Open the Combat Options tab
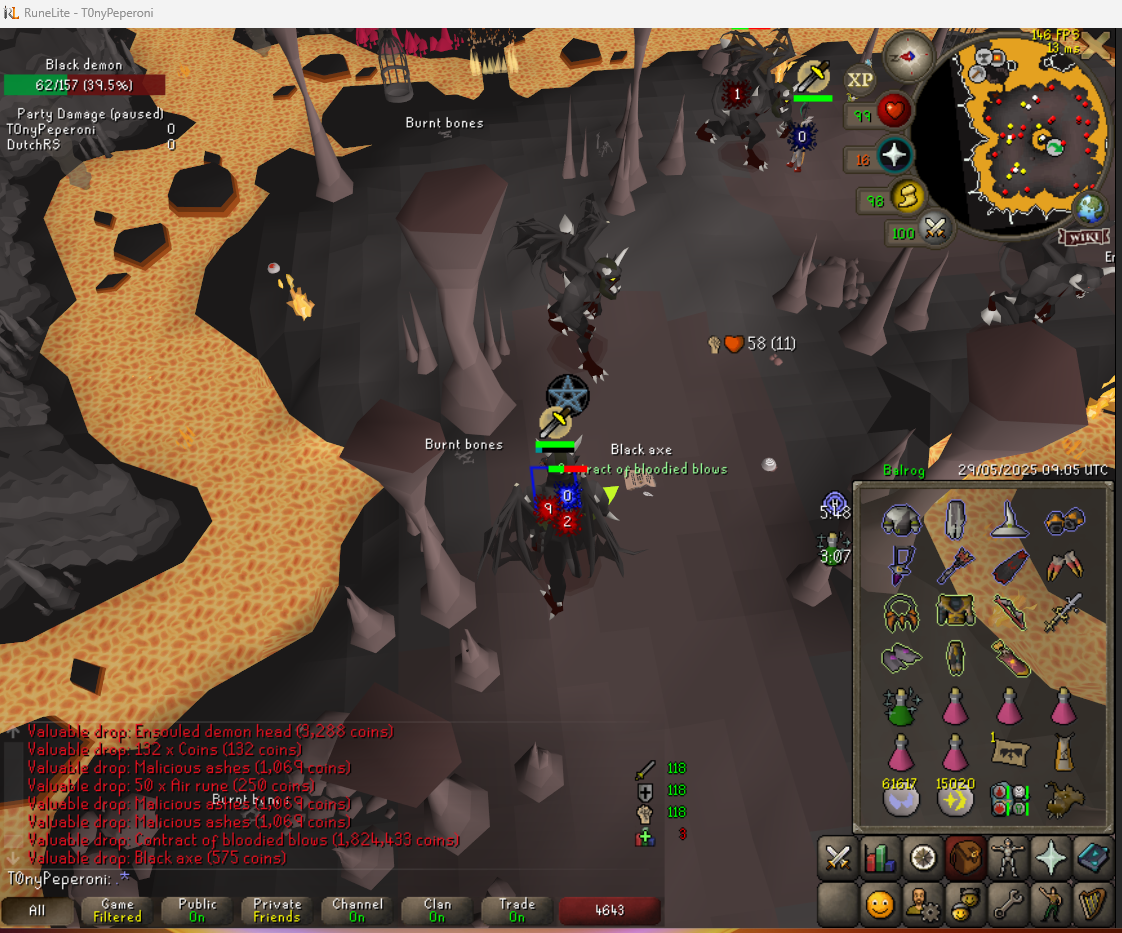 coord(837,857)
